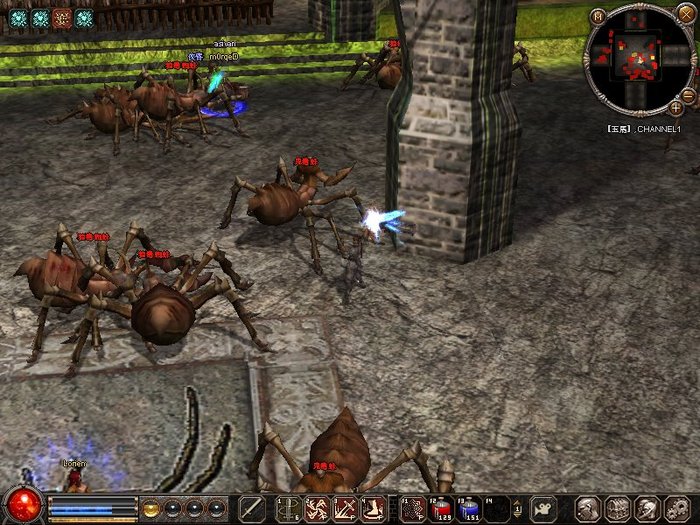Select the orange buff status icon
Image resolution: width=700 pixels, height=525 pixels.
pyautogui.click(x=62, y=17)
